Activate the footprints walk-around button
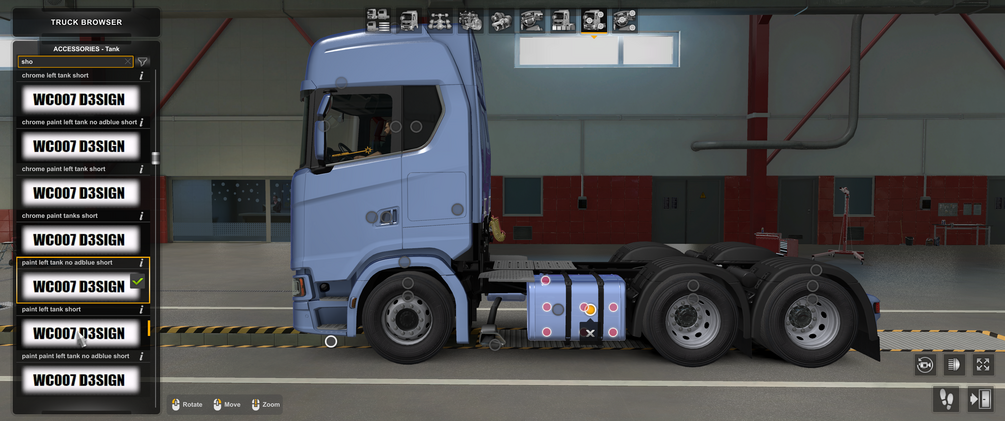The height and width of the screenshot is (421, 1005). 945,399
